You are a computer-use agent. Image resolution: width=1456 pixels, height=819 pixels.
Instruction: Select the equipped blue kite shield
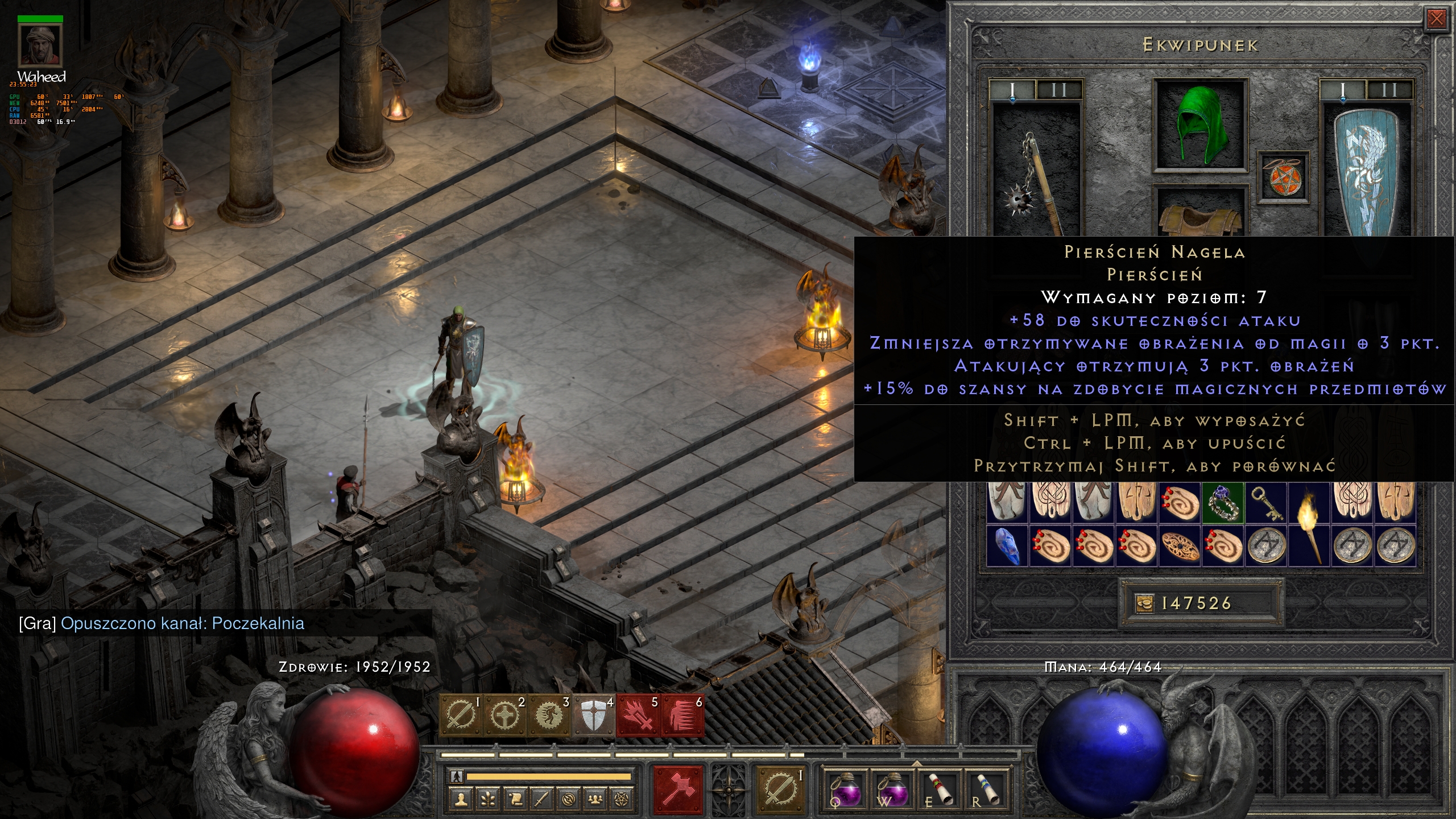click(1365, 171)
